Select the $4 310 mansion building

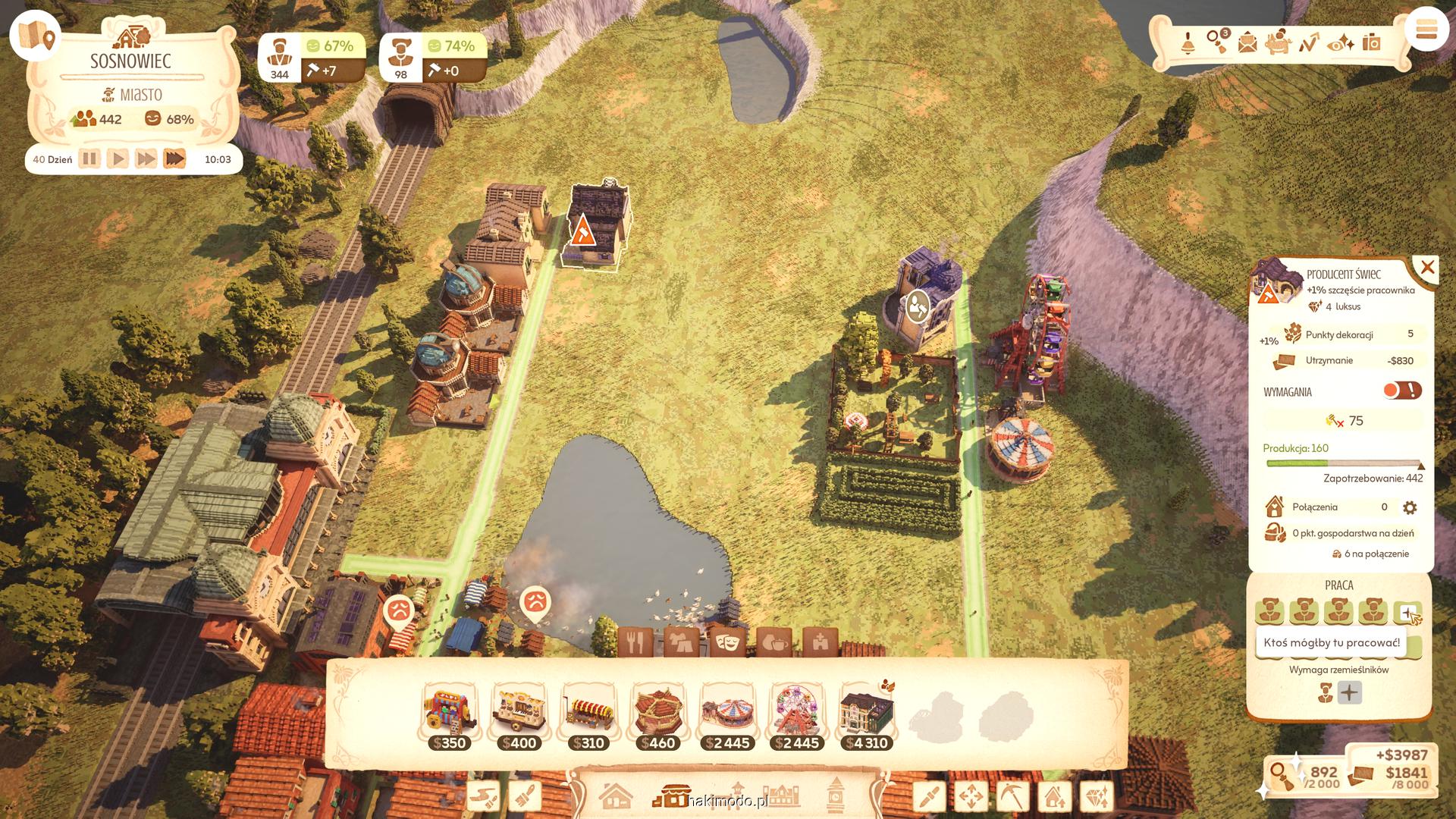pyautogui.click(x=866, y=717)
